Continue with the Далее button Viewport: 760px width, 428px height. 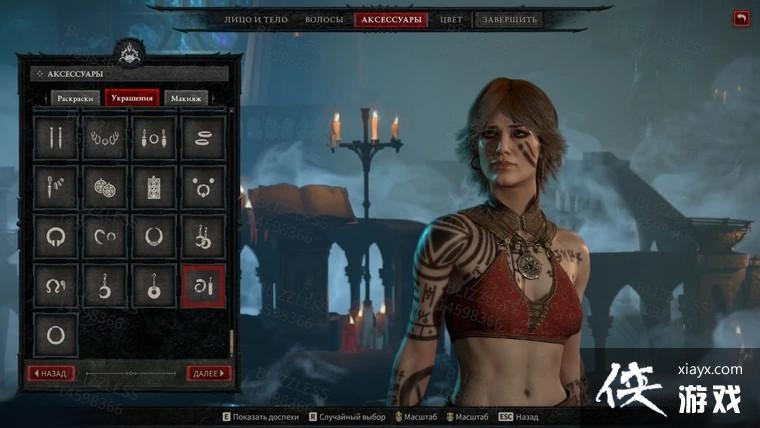pos(208,373)
